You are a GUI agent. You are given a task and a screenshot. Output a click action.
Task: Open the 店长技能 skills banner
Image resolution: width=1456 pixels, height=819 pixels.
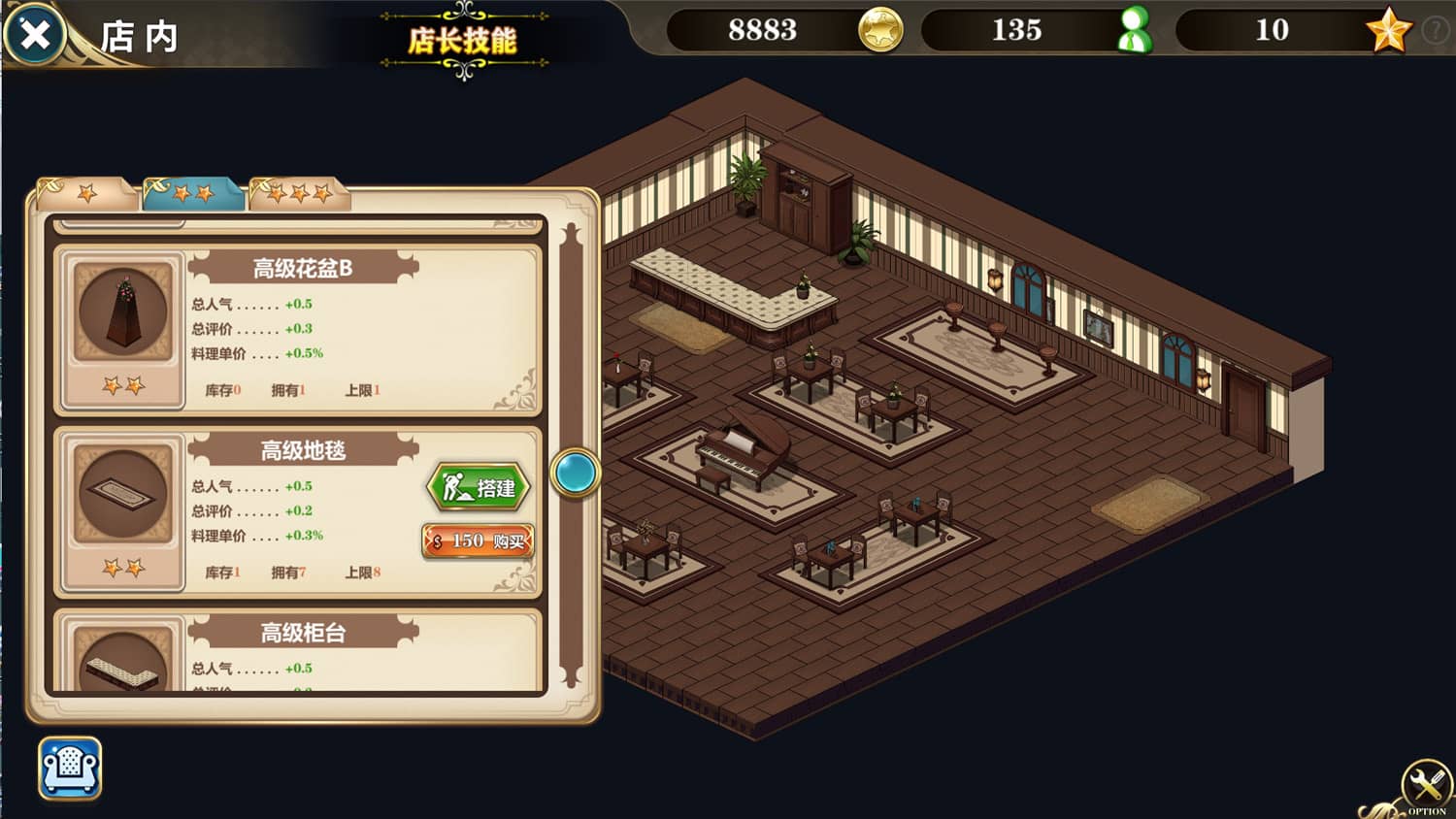pyautogui.click(x=465, y=41)
